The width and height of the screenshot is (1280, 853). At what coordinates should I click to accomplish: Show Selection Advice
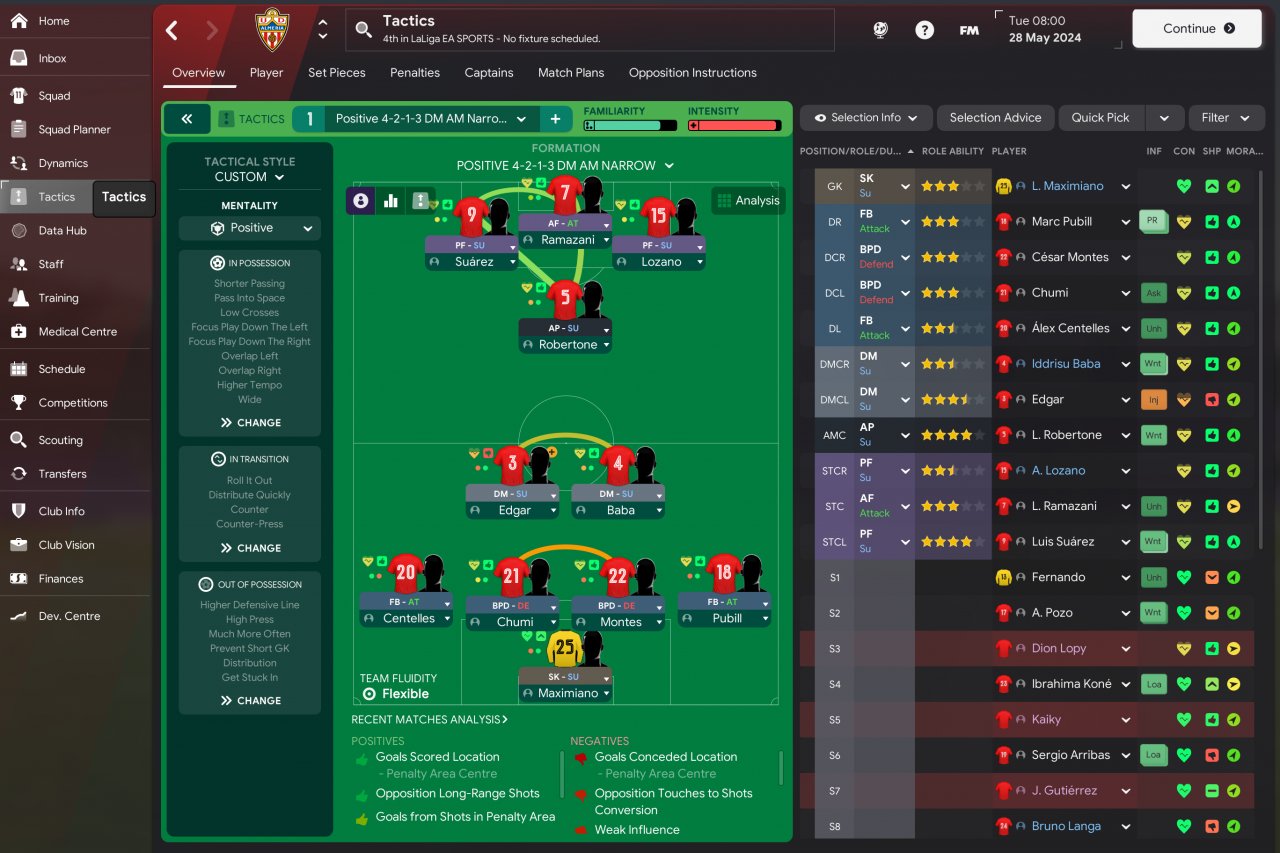995,118
